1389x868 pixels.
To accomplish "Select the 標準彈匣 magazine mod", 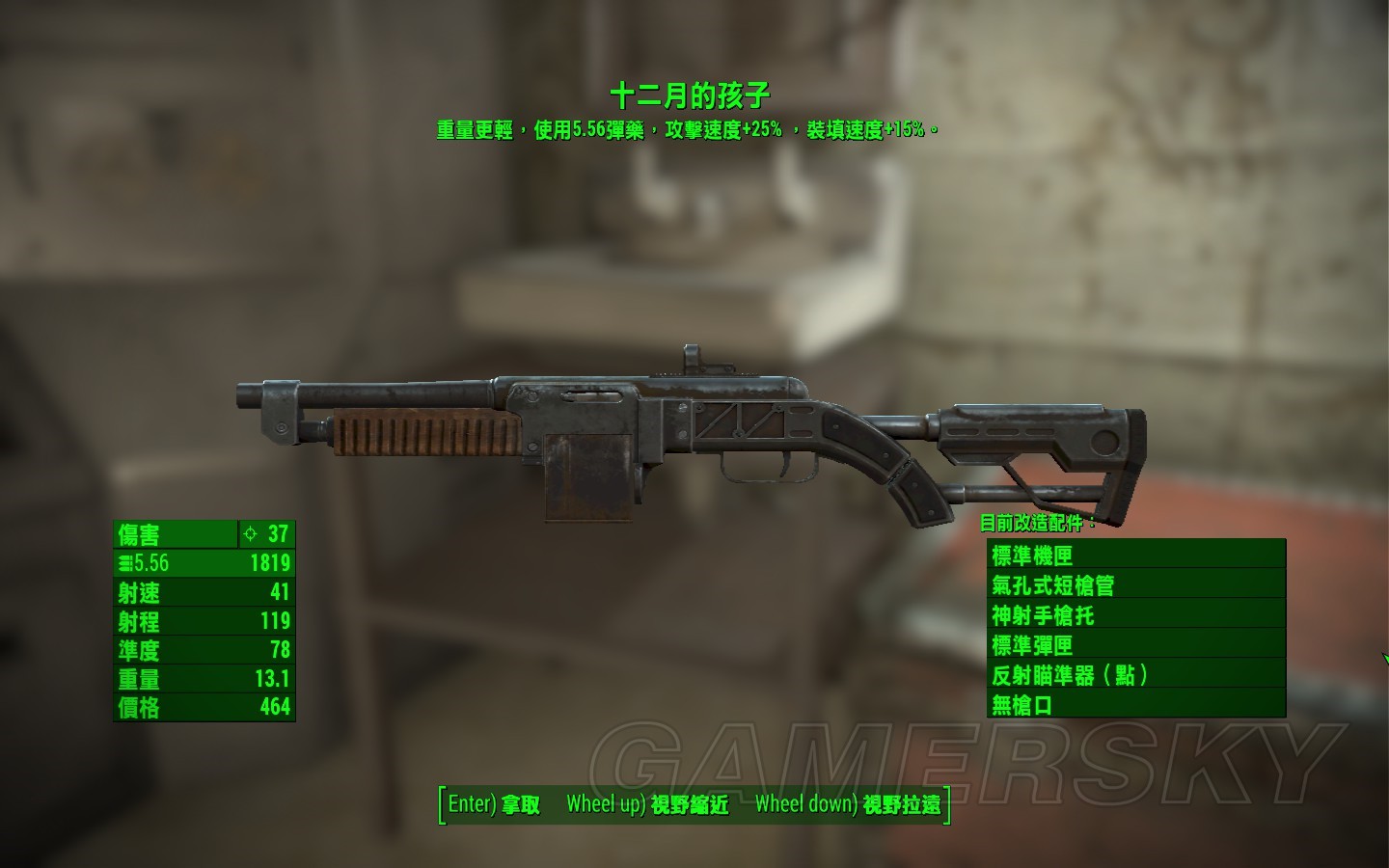I will (x=1135, y=644).
